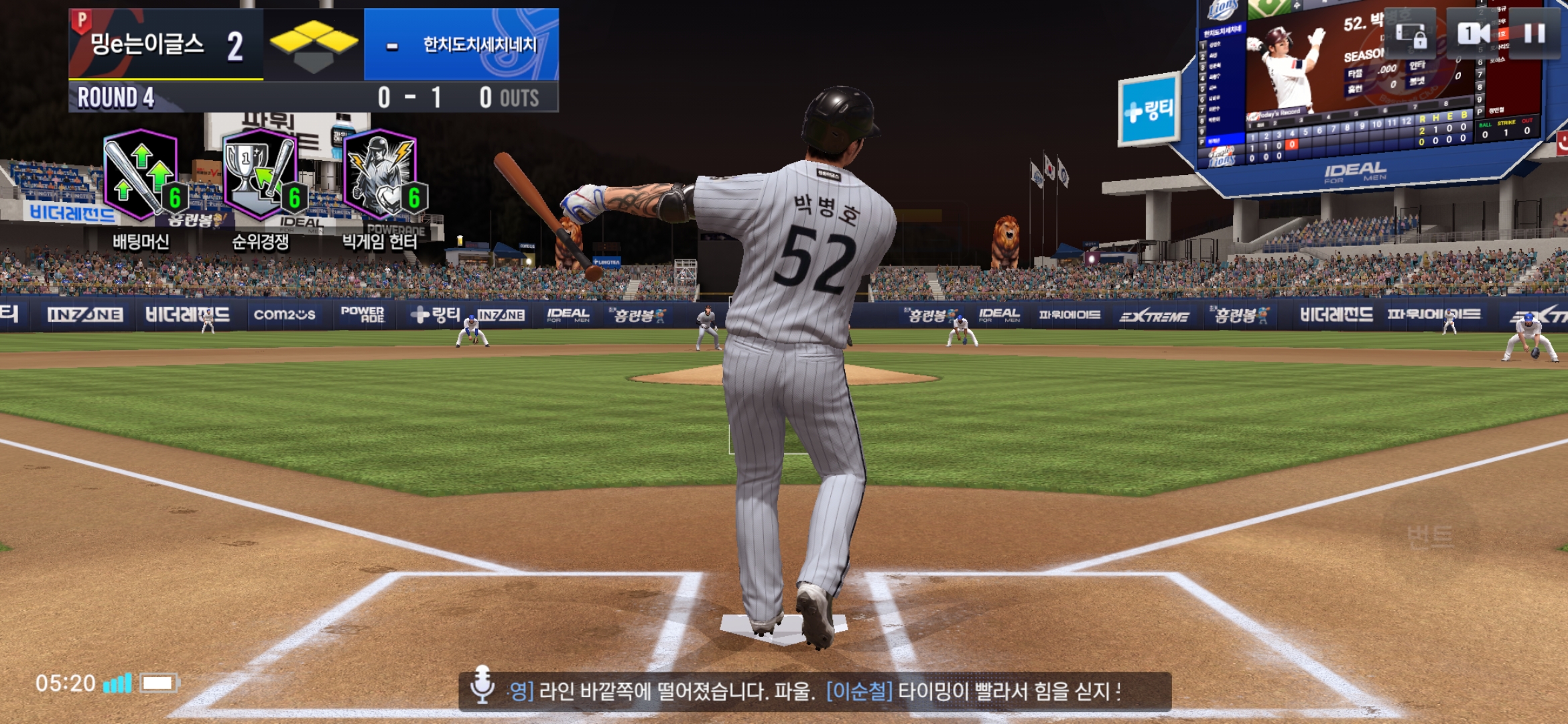This screenshot has height=724, width=1568.
Task: Select the 빅게임 헌터 skill badge
Action: point(381,176)
